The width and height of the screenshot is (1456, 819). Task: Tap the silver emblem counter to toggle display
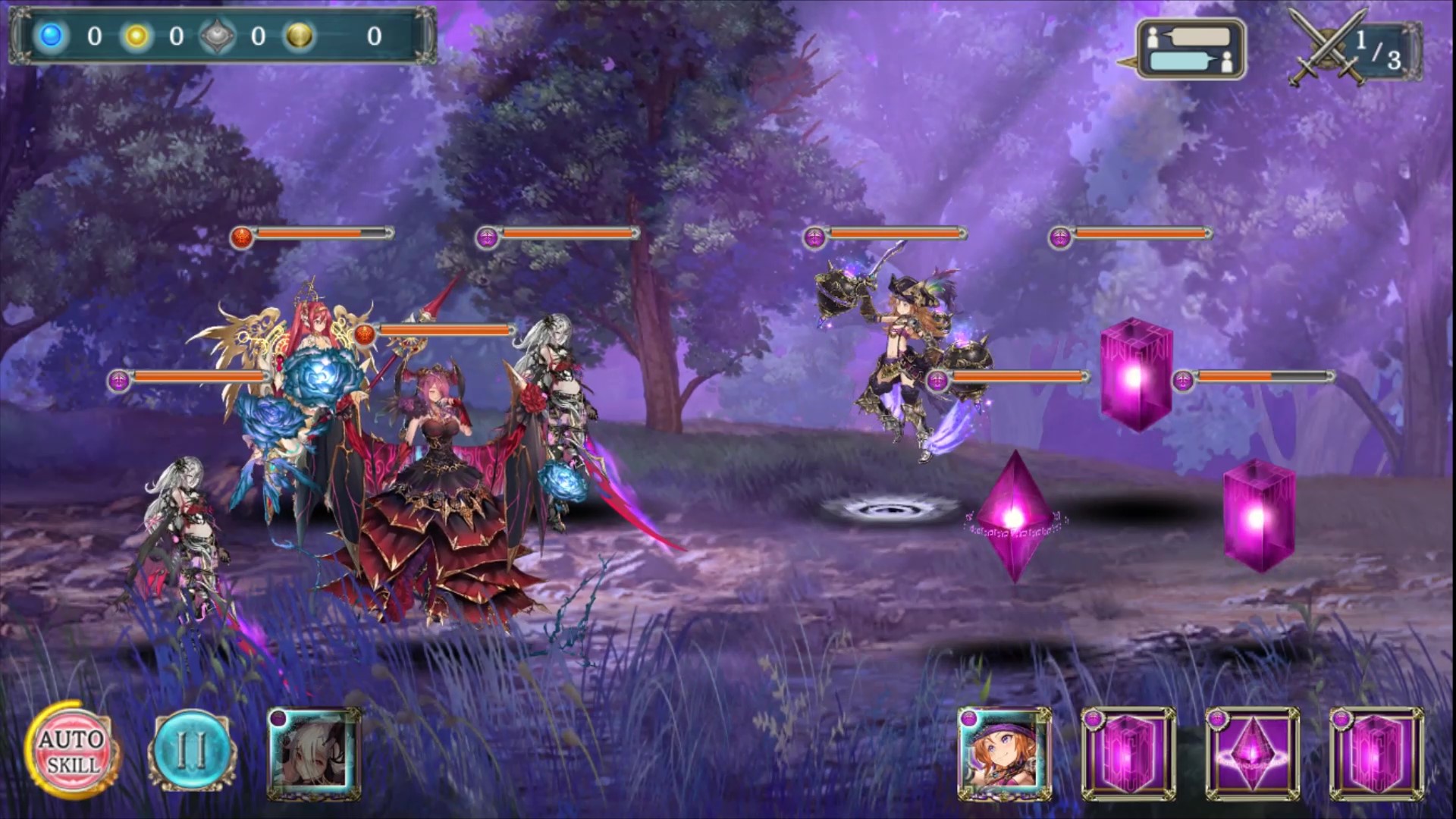tap(218, 33)
